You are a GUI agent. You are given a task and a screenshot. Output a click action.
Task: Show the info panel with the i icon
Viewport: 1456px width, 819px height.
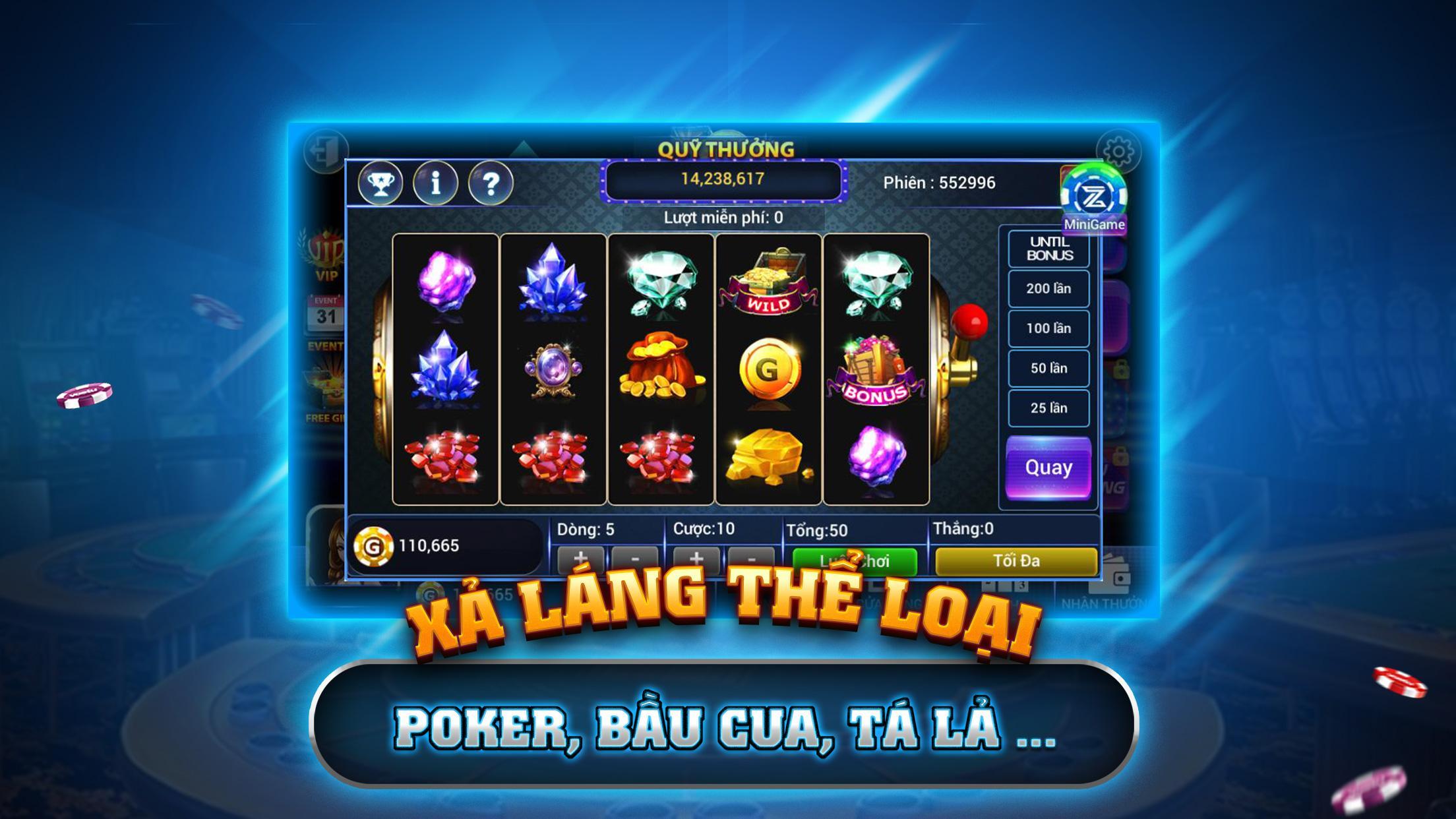coord(435,183)
